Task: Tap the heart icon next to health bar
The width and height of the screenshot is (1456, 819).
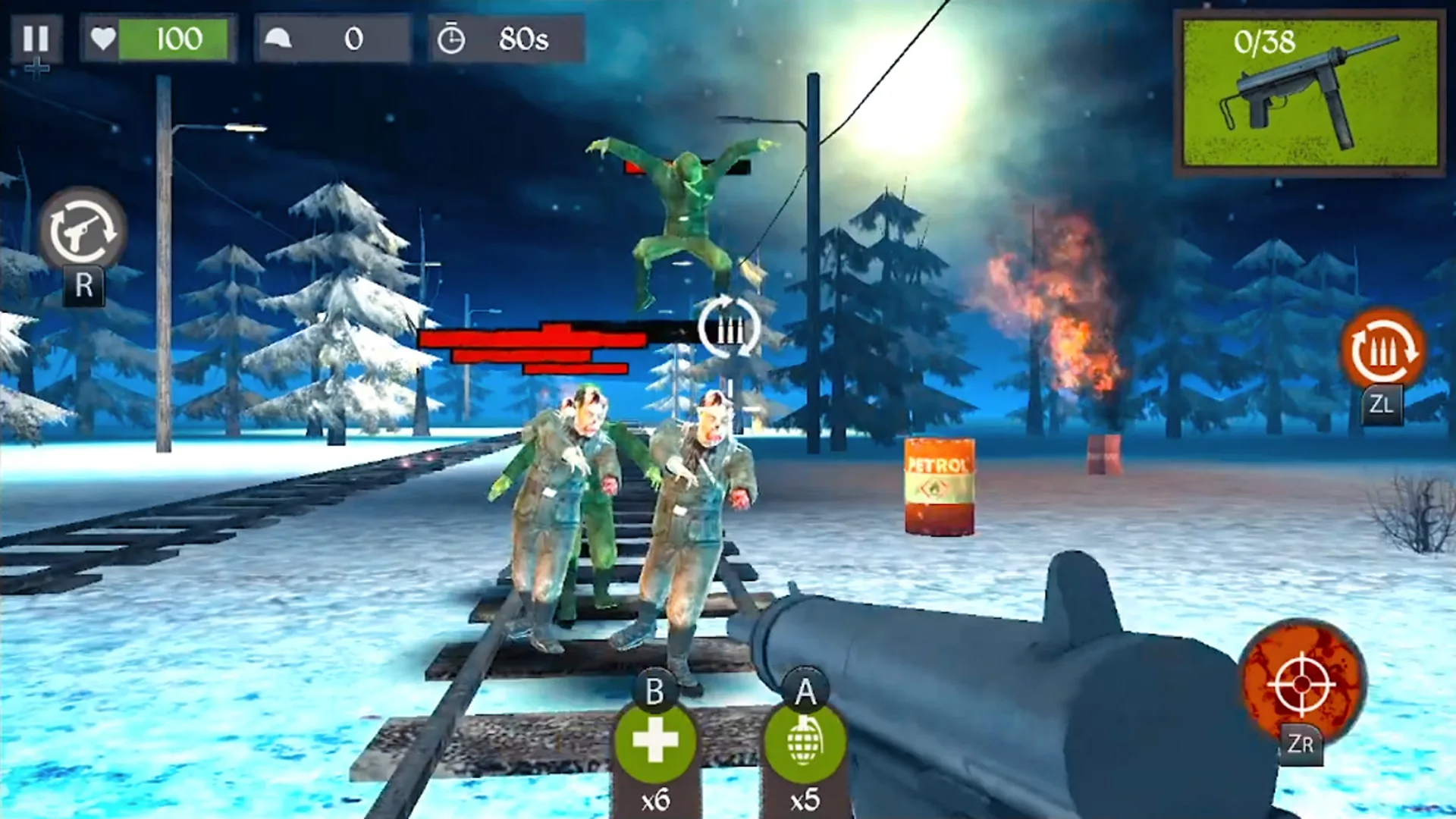Action: (102, 38)
